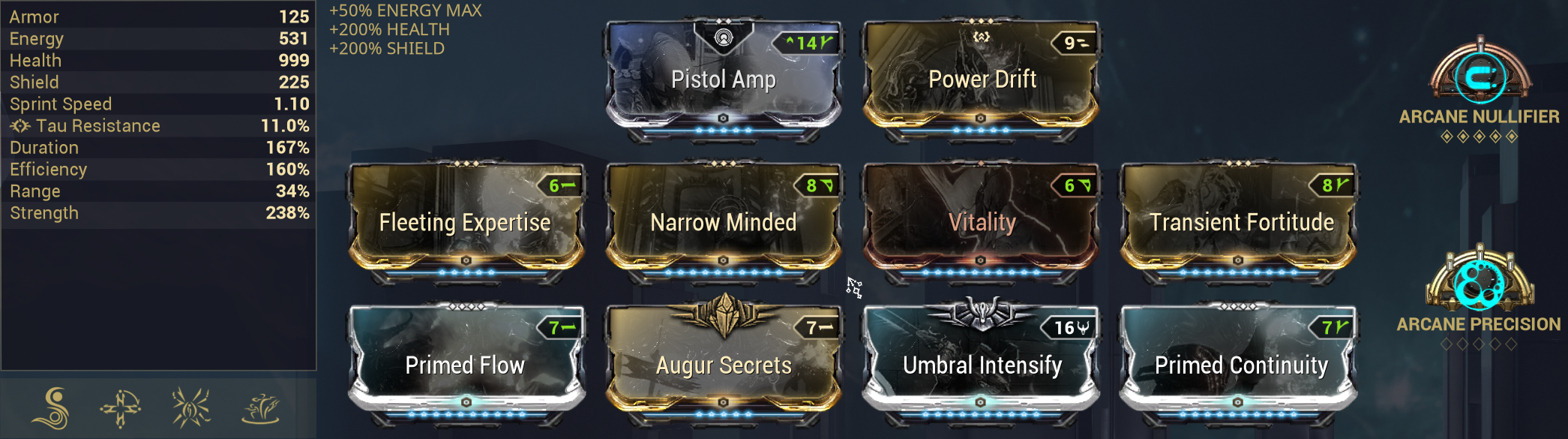Select the rising figures ability icon
1568x439 pixels.
260,408
